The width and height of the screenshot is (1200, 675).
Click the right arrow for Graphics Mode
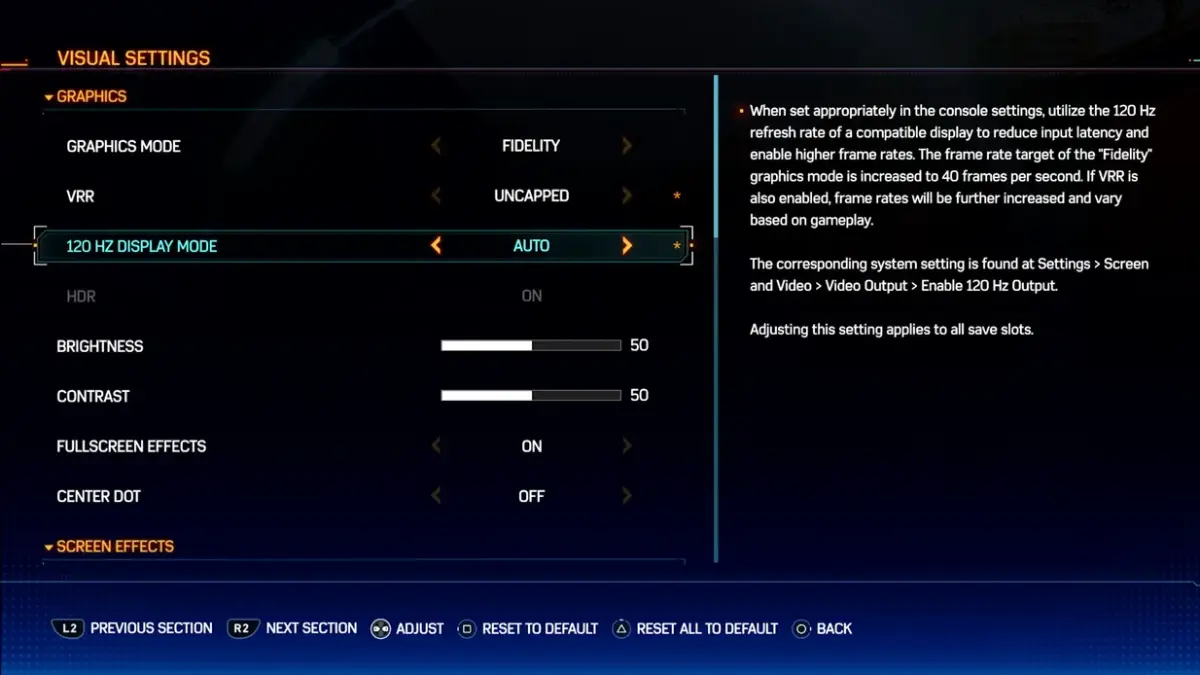[x=627, y=146]
